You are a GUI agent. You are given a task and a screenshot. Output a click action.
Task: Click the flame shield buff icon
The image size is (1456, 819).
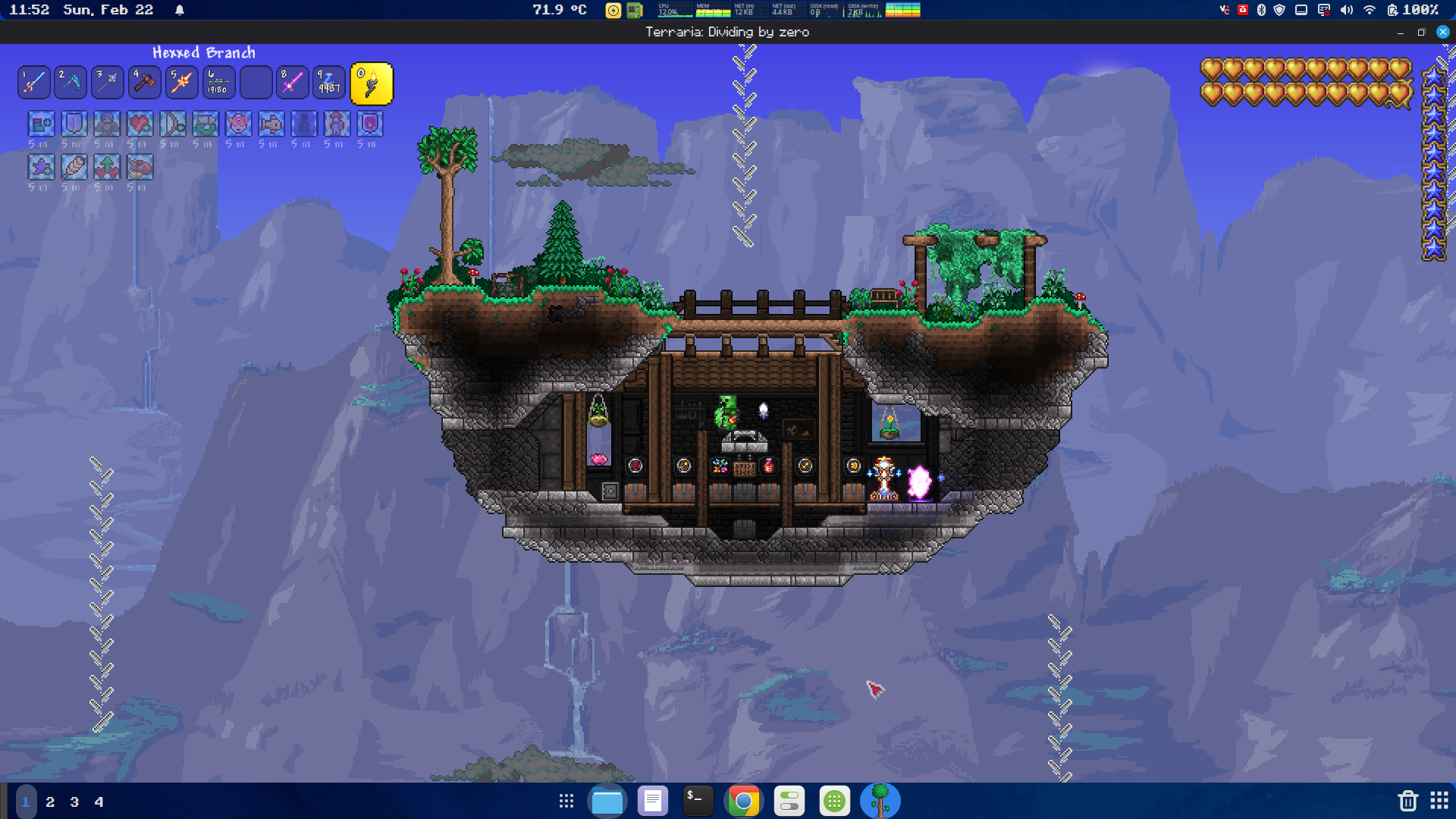coord(369,124)
